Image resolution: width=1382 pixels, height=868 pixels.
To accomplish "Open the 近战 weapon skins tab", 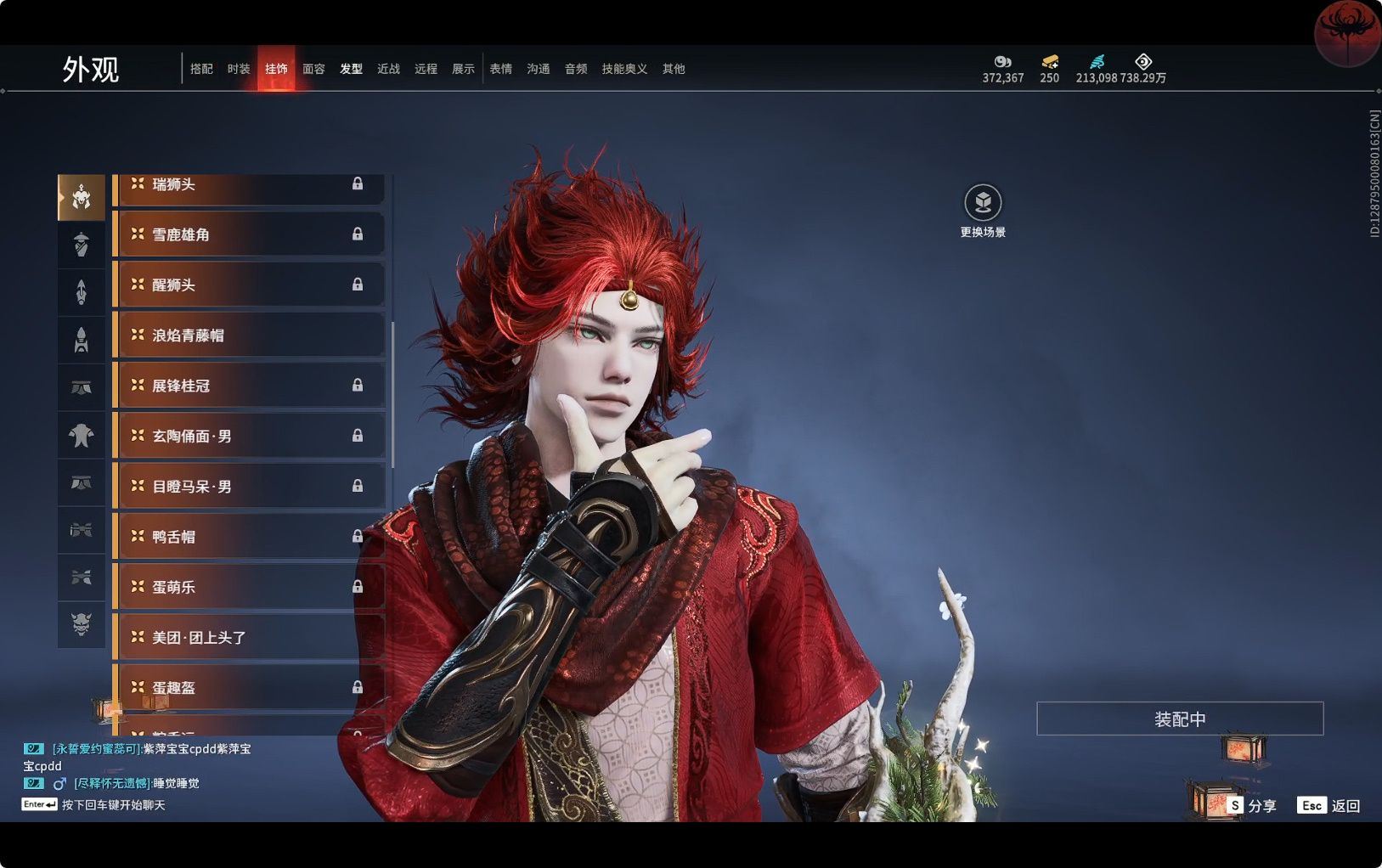I will click(388, 69).
